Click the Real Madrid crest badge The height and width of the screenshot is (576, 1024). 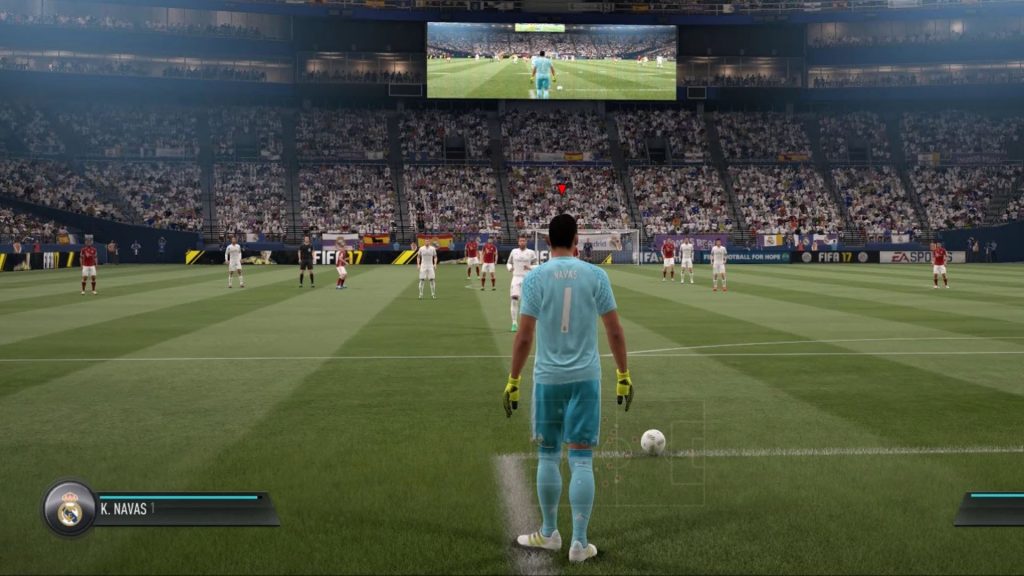(x=69, y=509)
